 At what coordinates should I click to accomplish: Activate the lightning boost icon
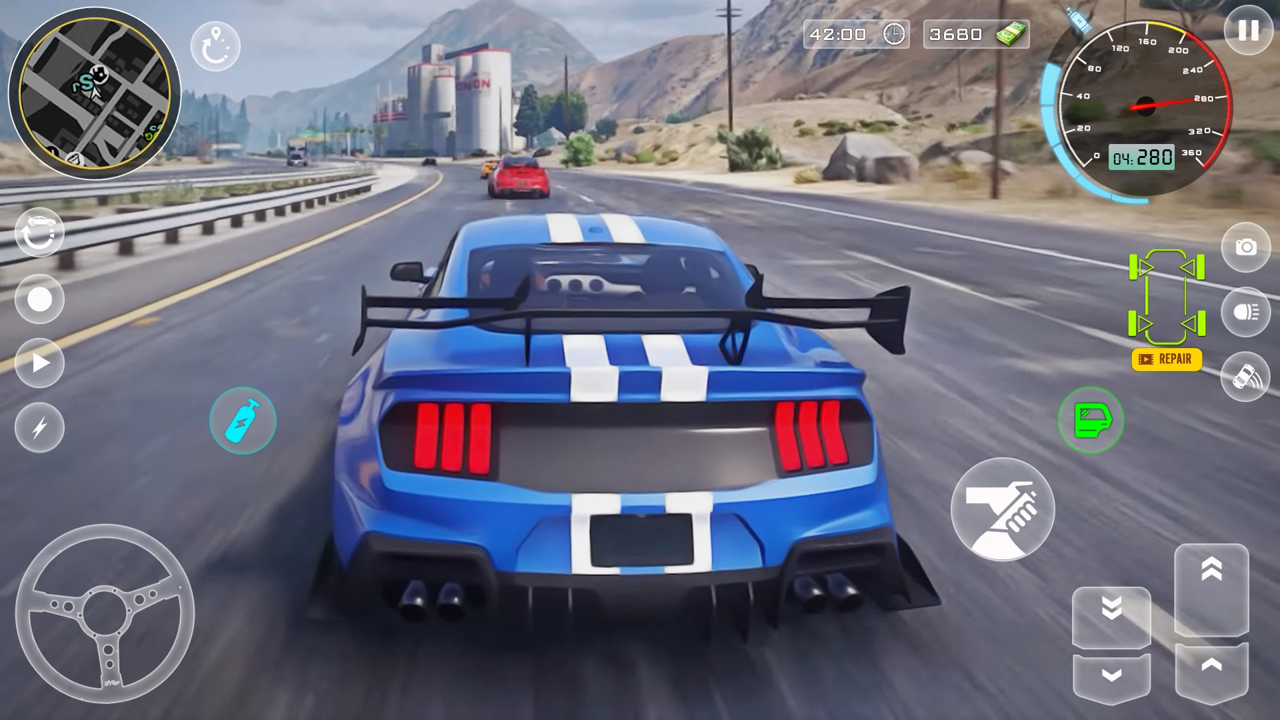point(40,427)
